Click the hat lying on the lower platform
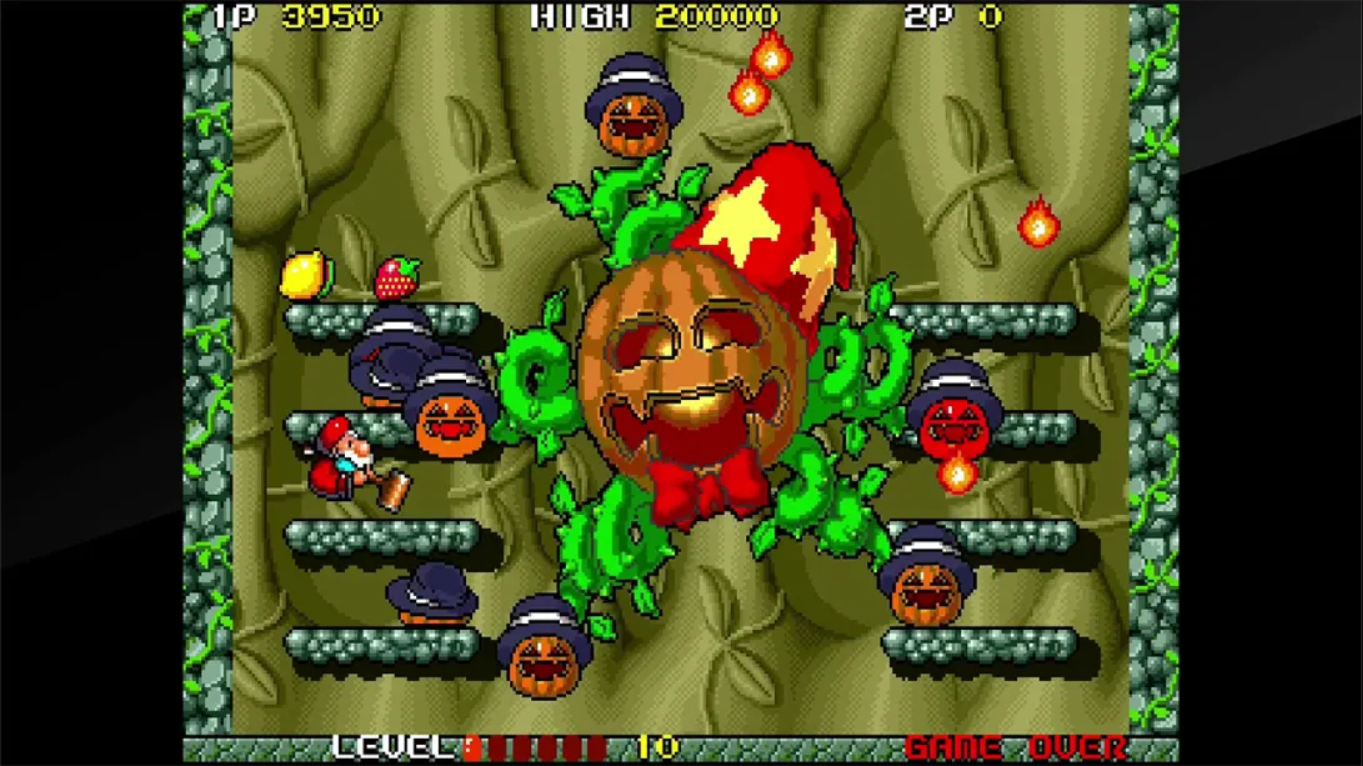The width and height of the screenshot is (1363, 766). click(x=434, y=592)
